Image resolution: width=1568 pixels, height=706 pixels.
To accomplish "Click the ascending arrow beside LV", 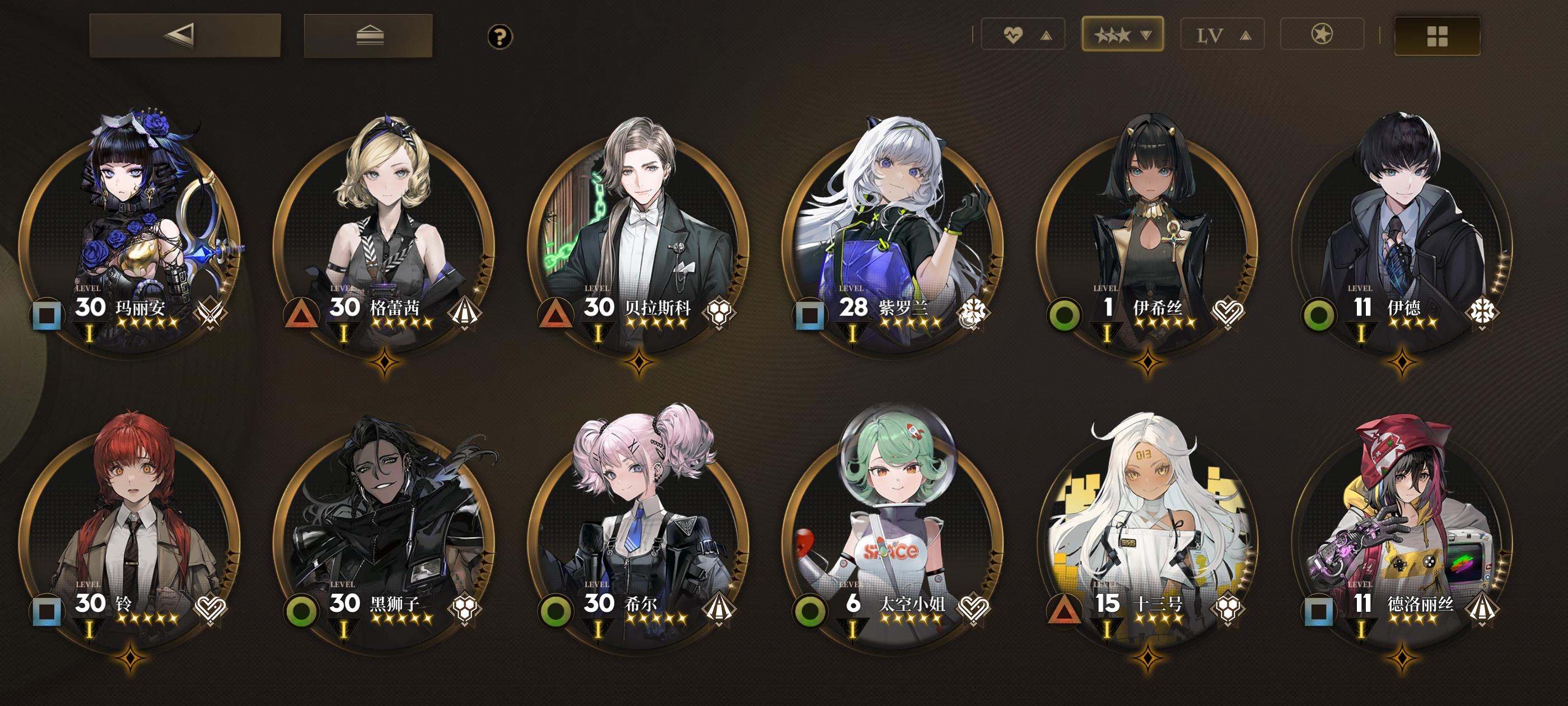I will 1244,35.
